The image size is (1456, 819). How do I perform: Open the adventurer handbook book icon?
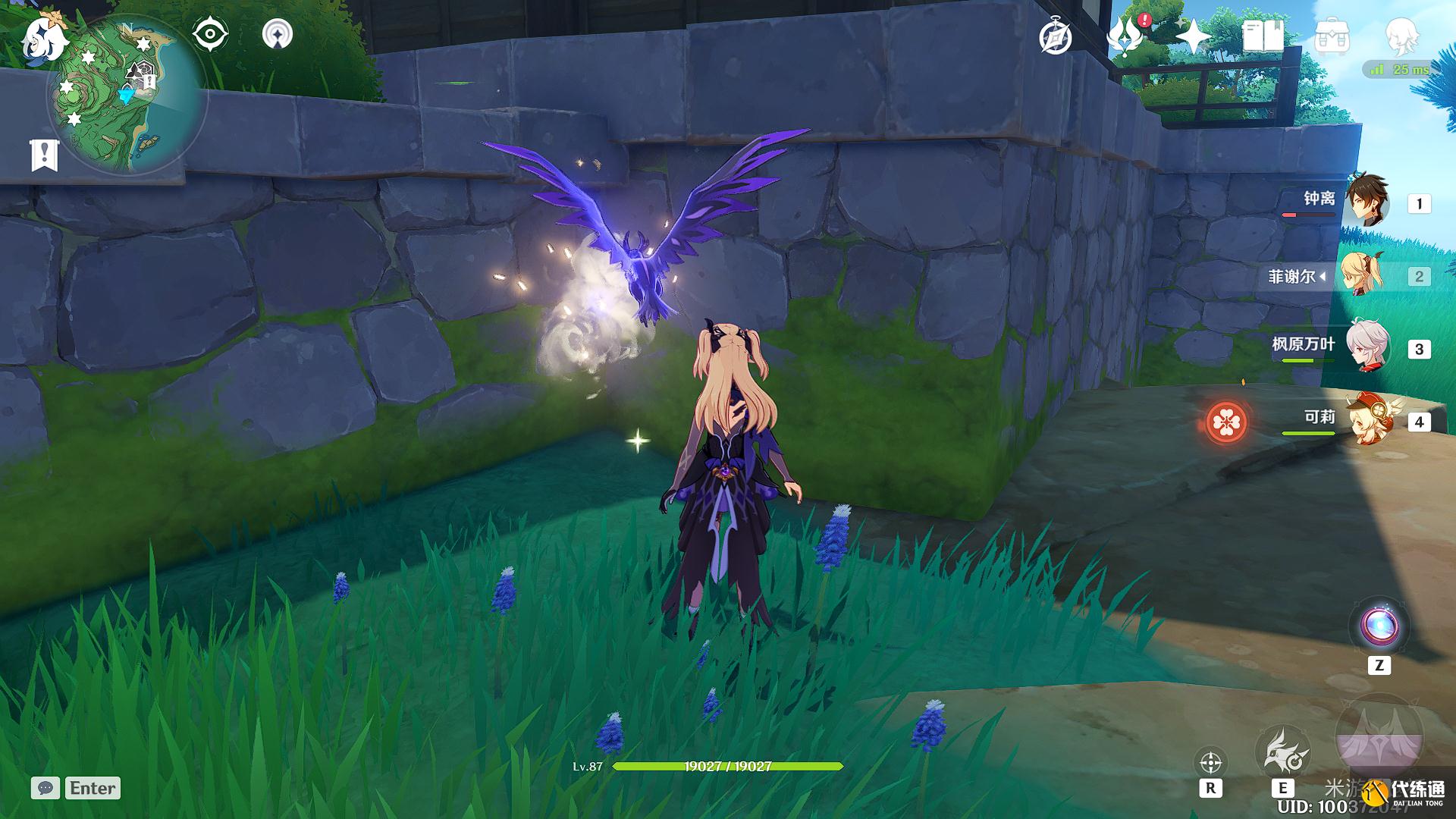[1263, 36]
